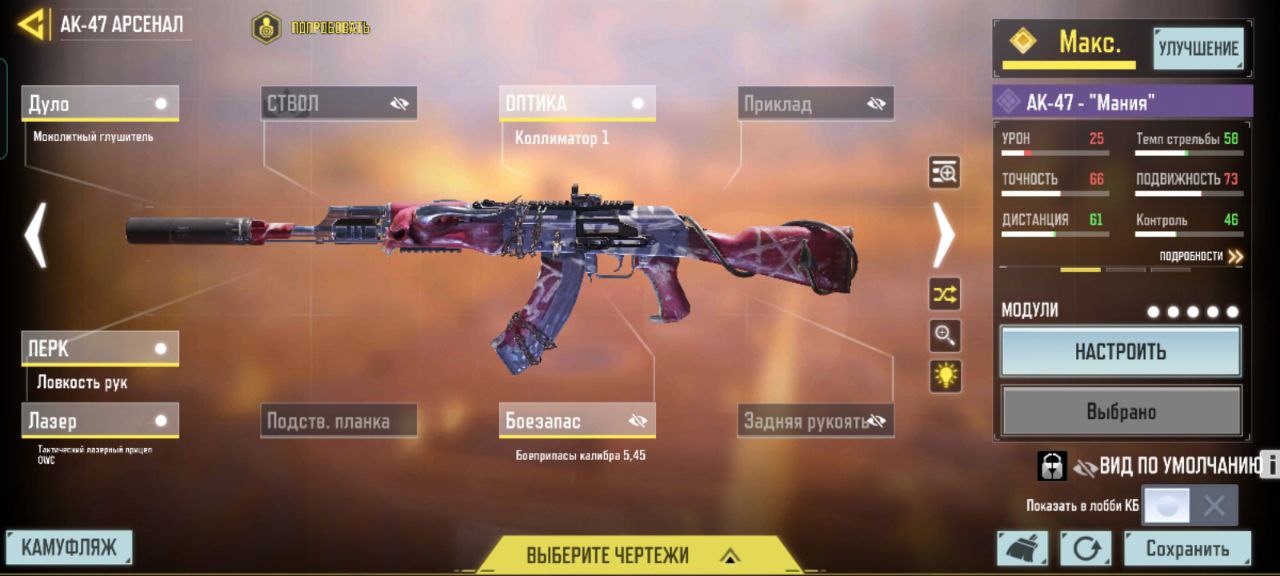Image resolution: width=1280 pixels, height=576 pixels.
Task: Go back using the yellow arrow
Action: (x=32, y=24)
